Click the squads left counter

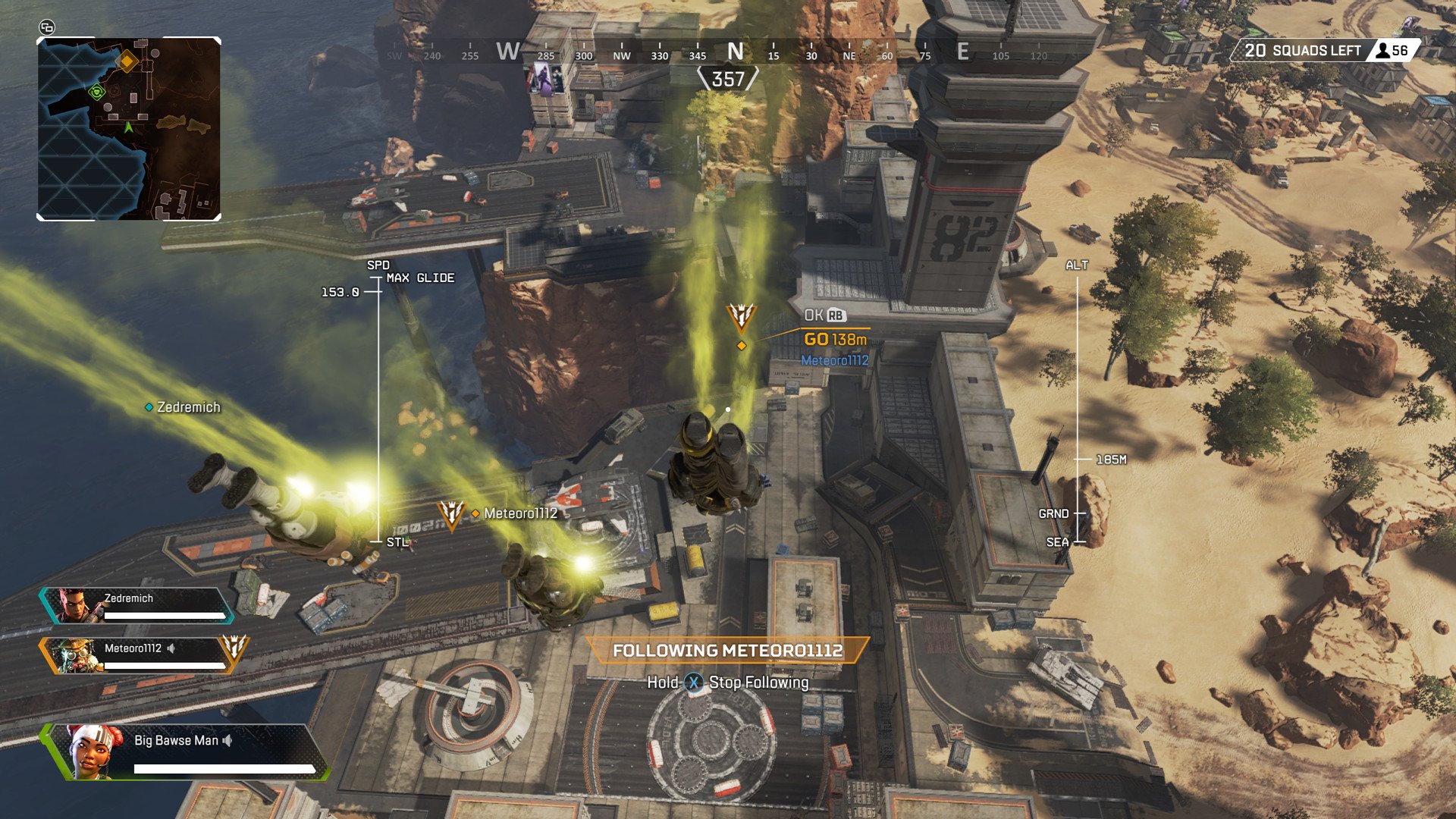[x=1323, y=51]
